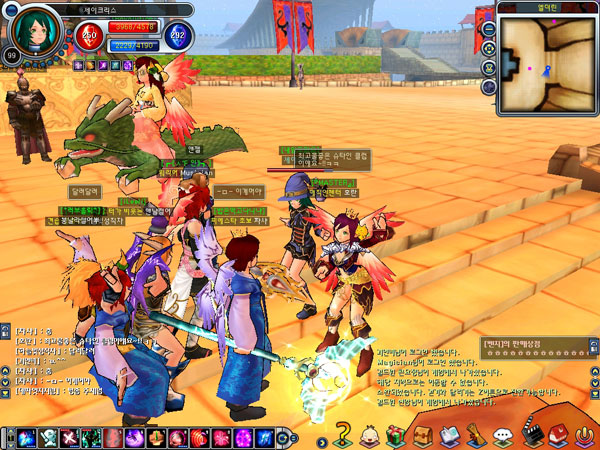600x450 pixels.
Task: Open the question mark help menu
Action: pos(344,435)
